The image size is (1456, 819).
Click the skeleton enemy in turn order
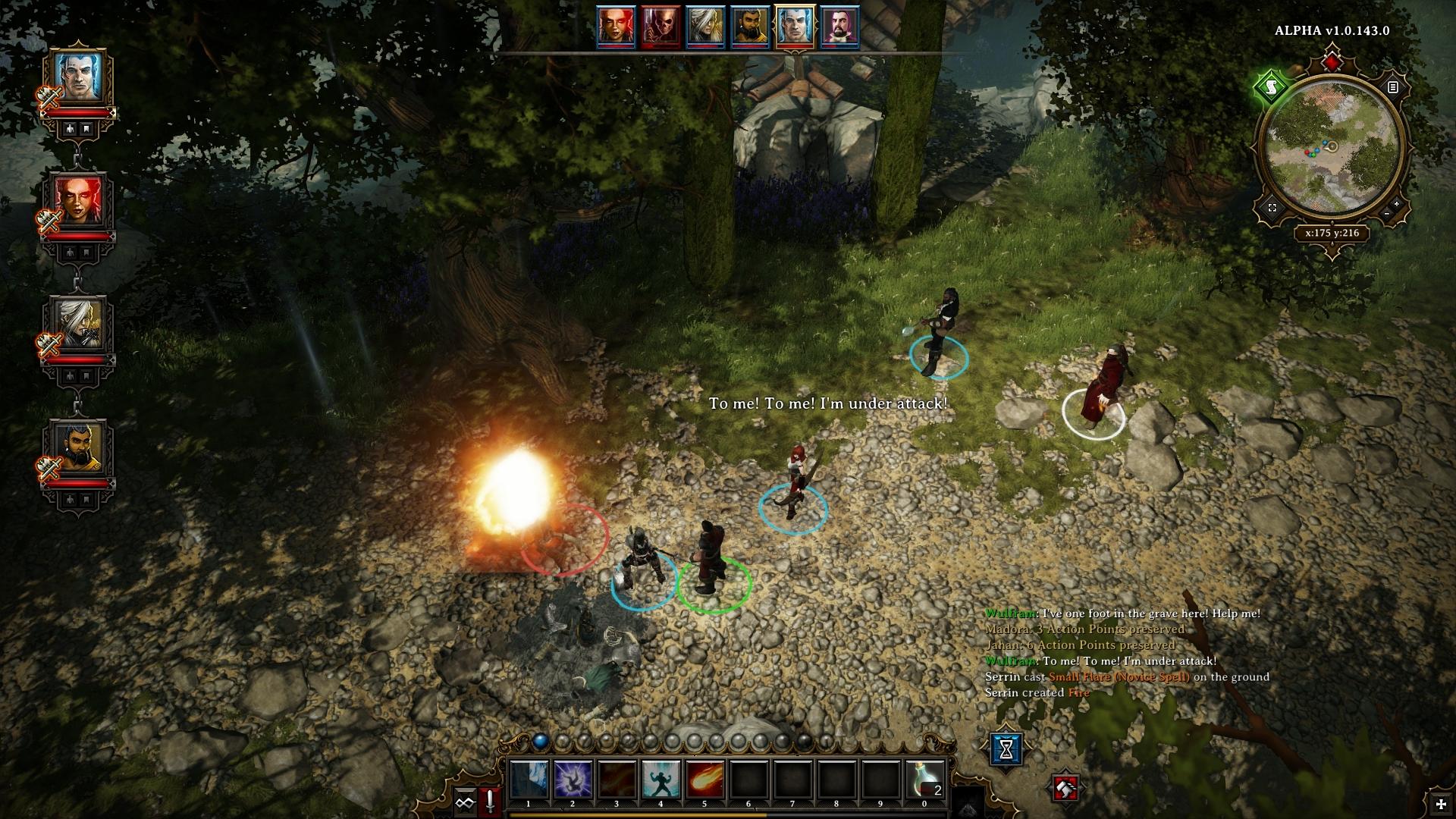coord(660,27)
